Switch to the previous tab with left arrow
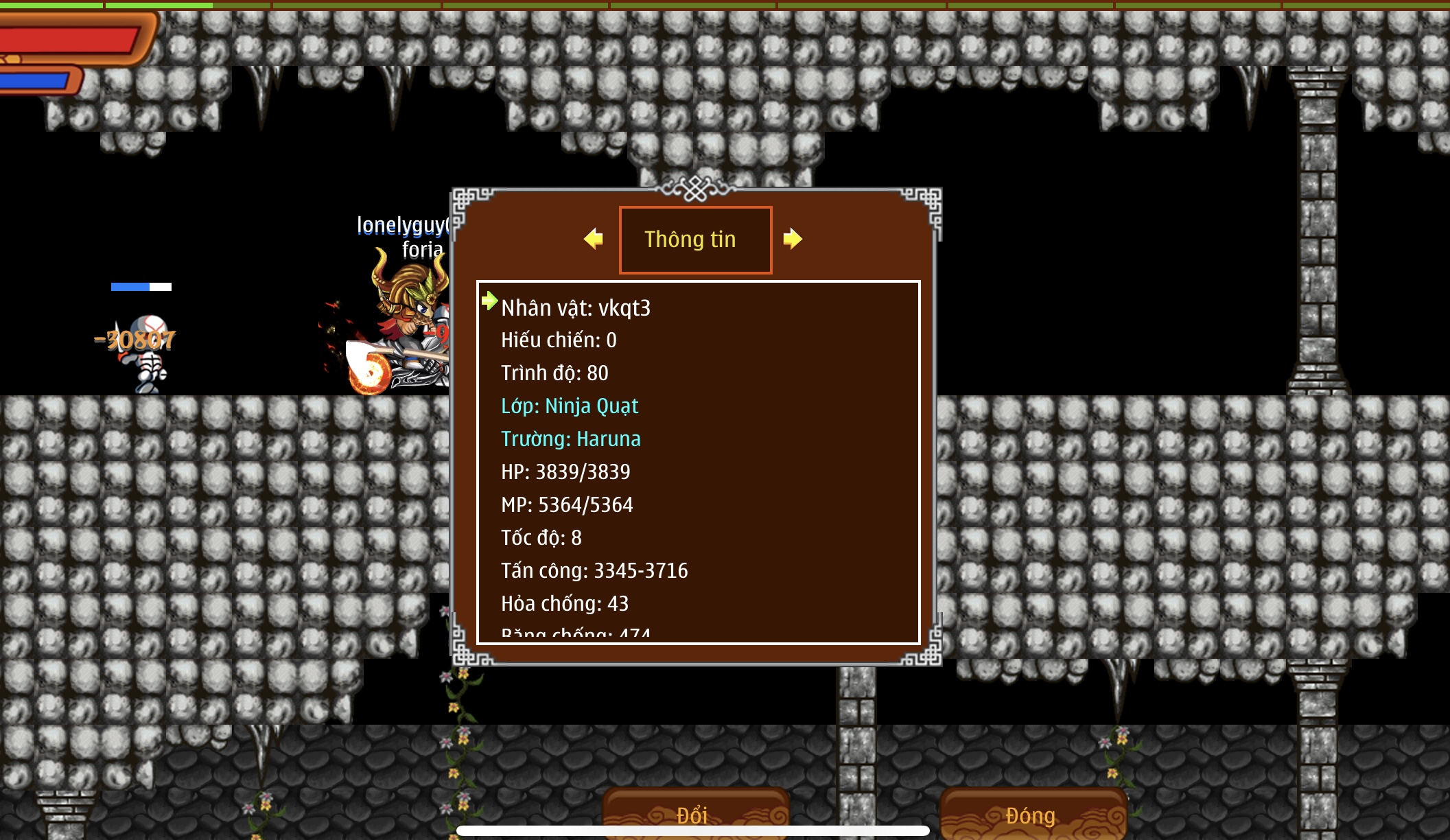The width and height of the screenshot is (1450, 840). (x=594, y=239)
